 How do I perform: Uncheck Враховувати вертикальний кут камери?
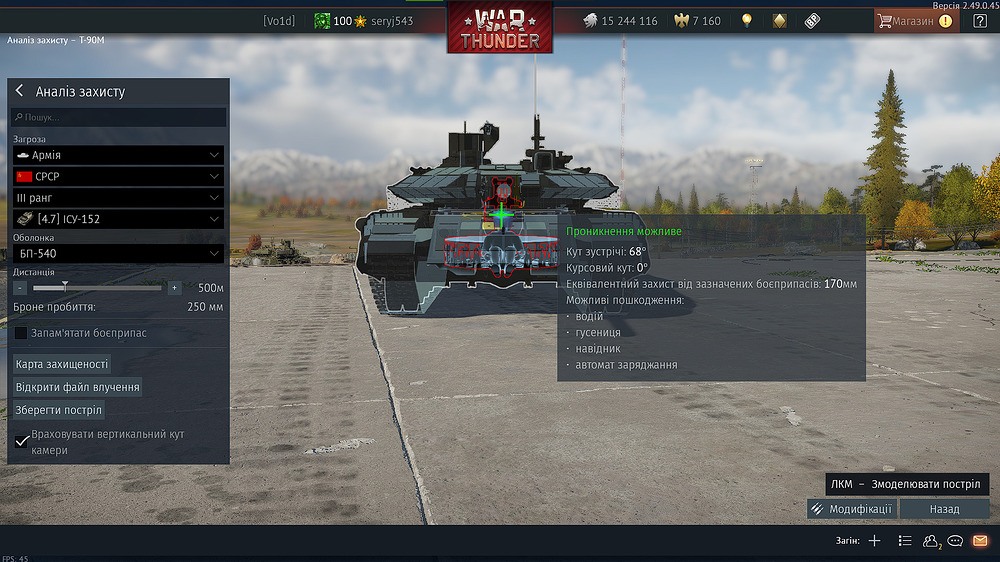click(x=22, y=441)
